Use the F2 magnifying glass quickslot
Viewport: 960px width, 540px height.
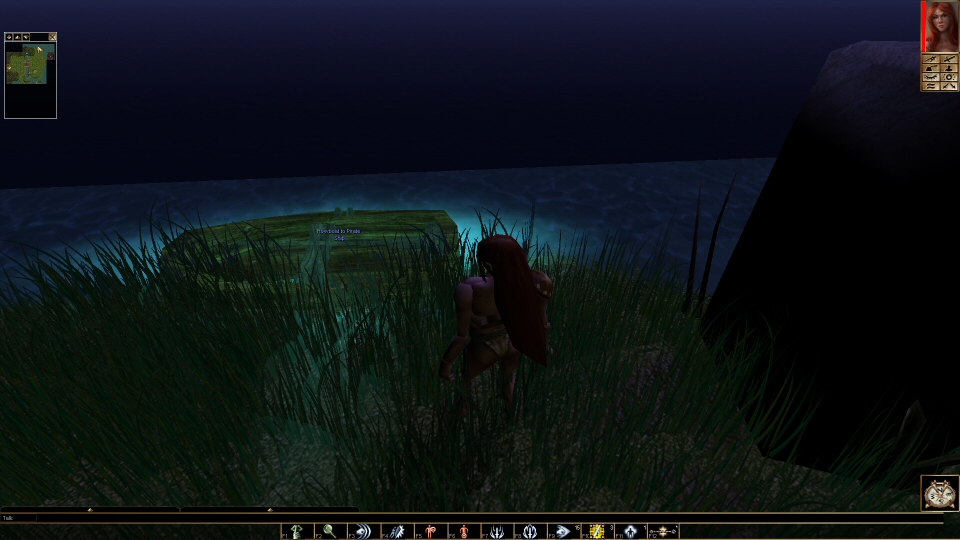point(330,531)
